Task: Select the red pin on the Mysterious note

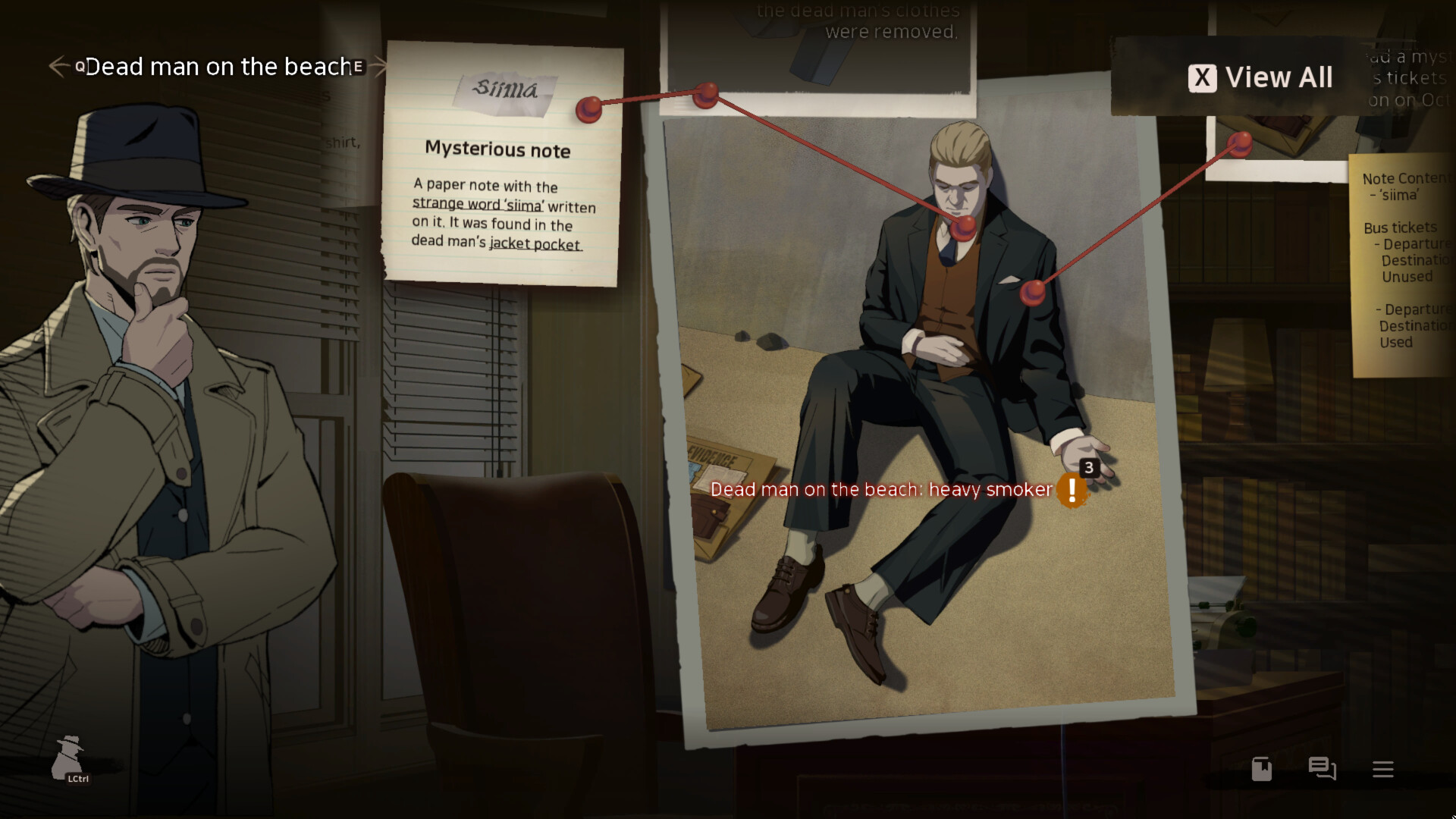Action: pyautogui.click(x=591, y=109)
